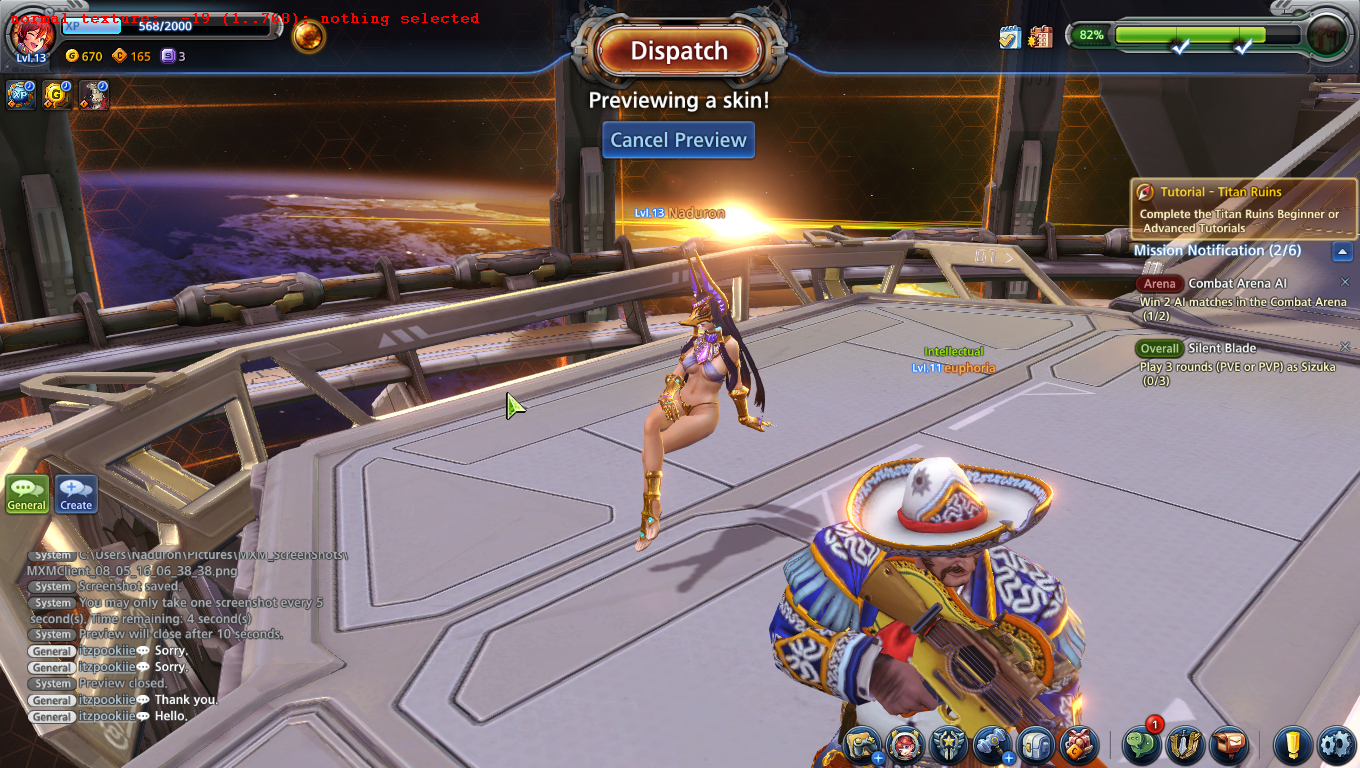Check the mailbox icon
Image resolution: width=1360 pixels, height=768 pixels.
click(x=1229, y=745)
